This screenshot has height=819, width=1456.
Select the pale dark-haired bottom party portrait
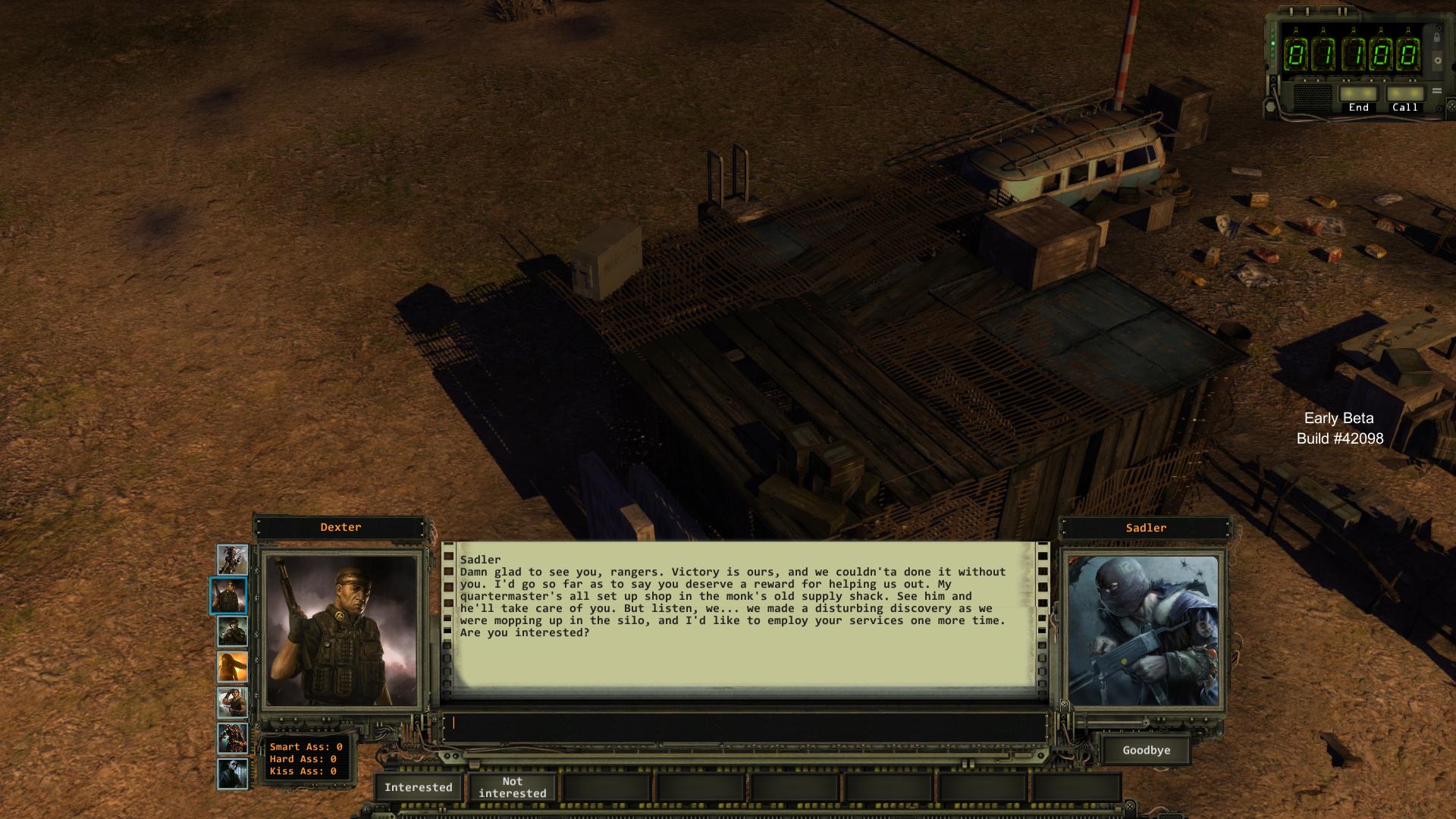(232, 774)
